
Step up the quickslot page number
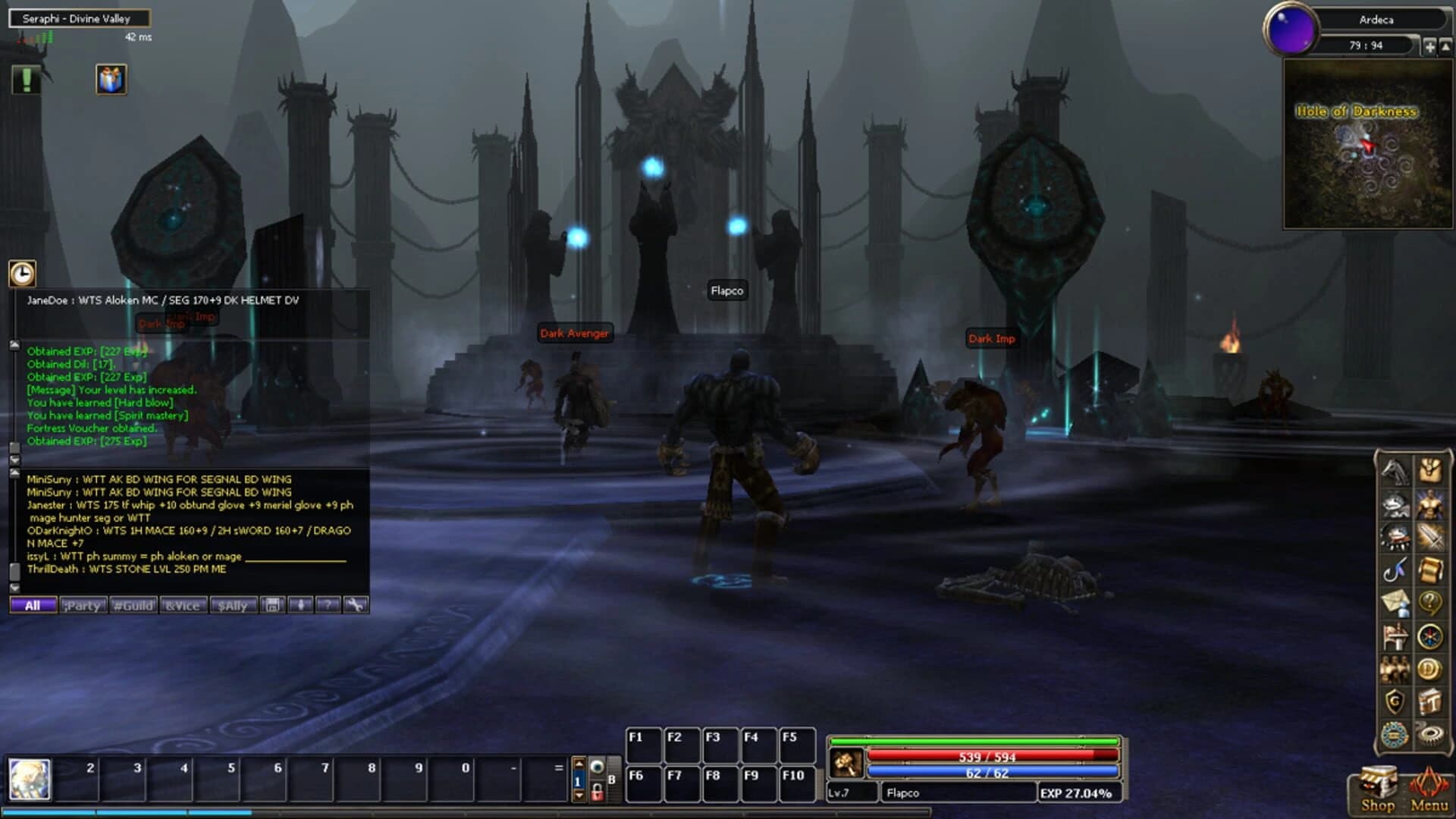(580, 763)
